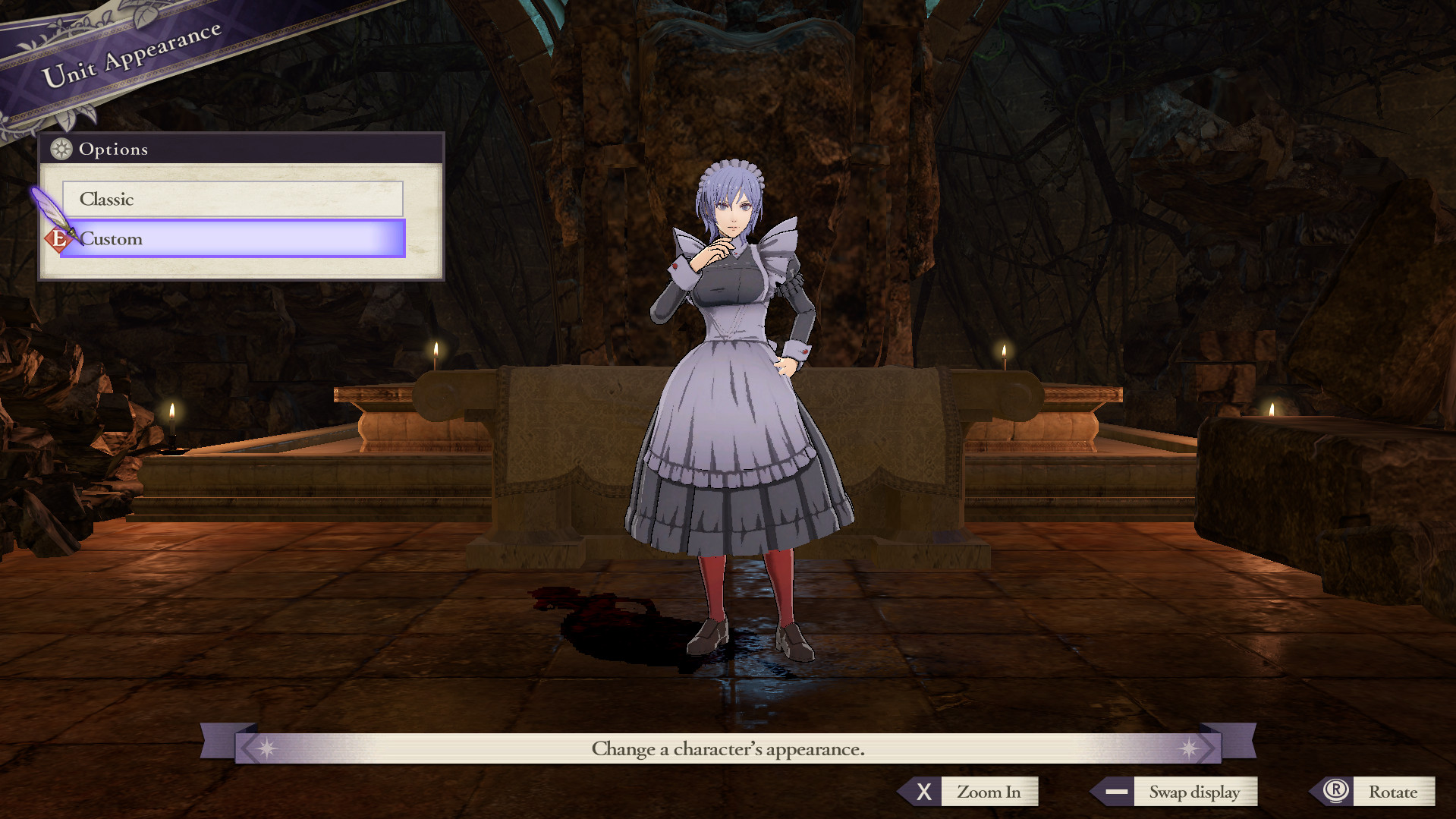This screenshot has height=819, width=1456.
Task: Activate the Swap display control
Action: [1197, 792]
